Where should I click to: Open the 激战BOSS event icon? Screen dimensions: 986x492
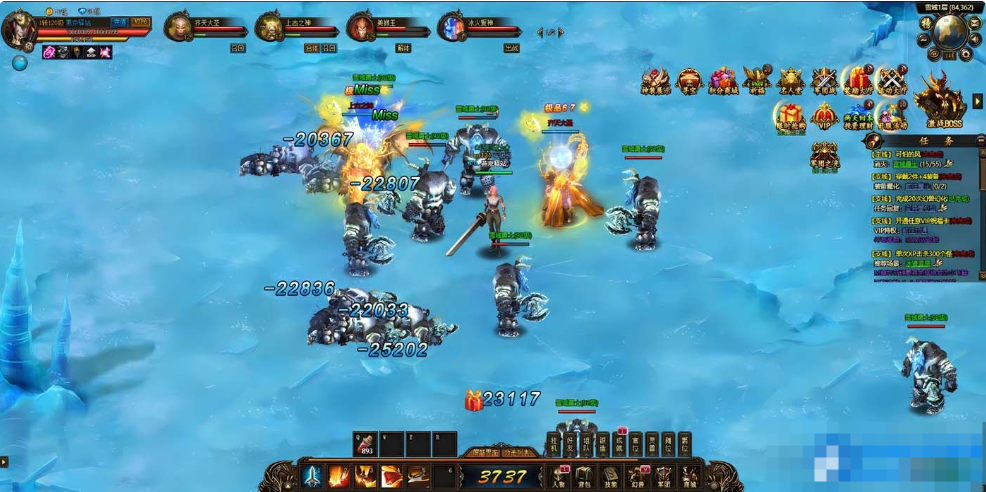(938, 100)
